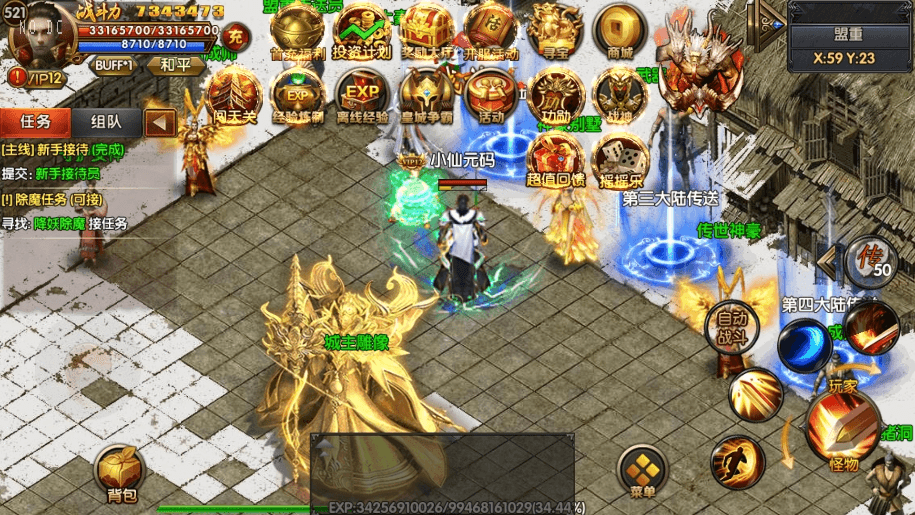The width and height of the screenshot is (915, 515).
Task: Open the 商城 shop
Action: 620,30
